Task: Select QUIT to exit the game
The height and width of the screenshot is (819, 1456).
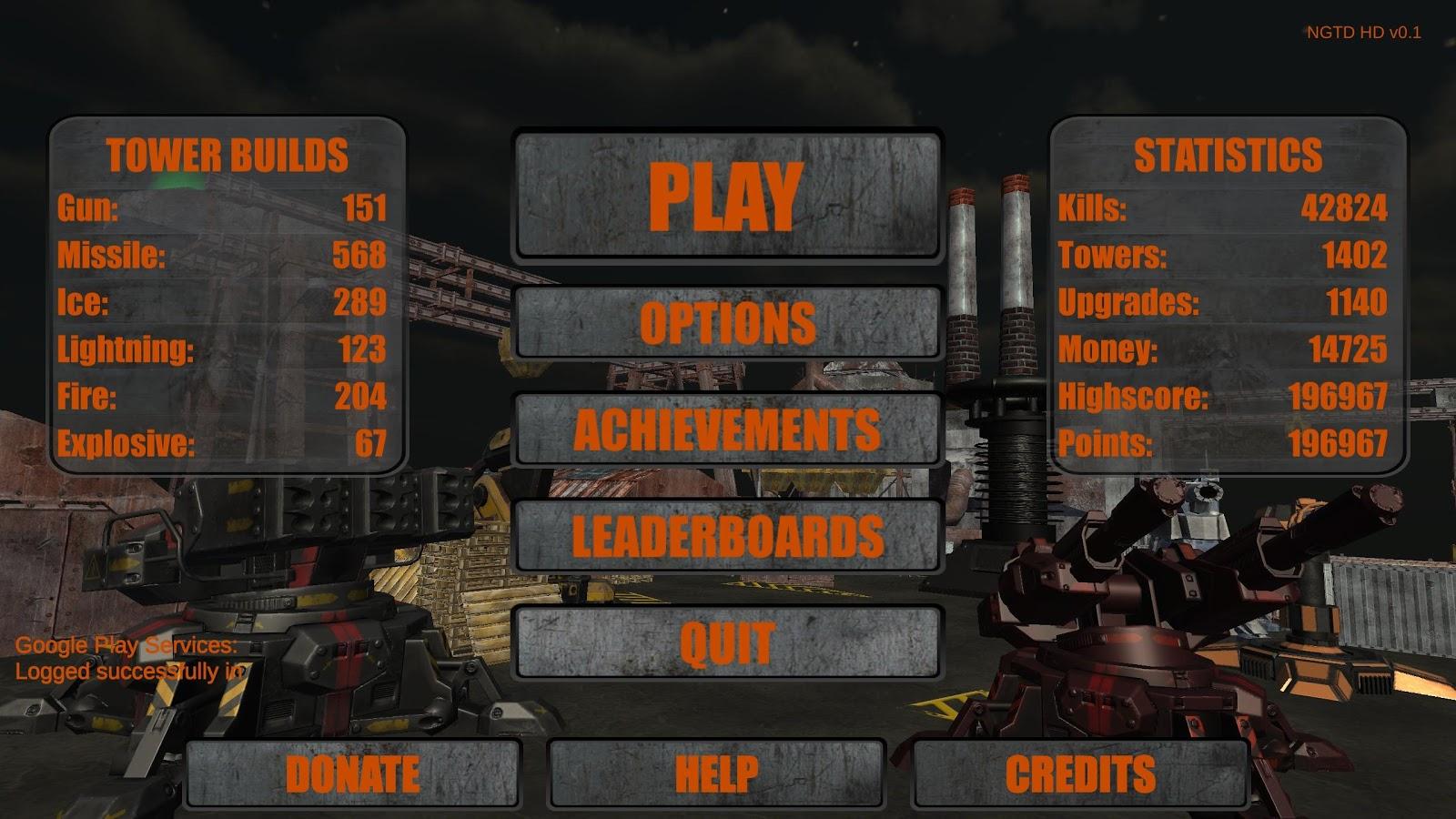Action: pyautogui.click(x=728, y=642)
